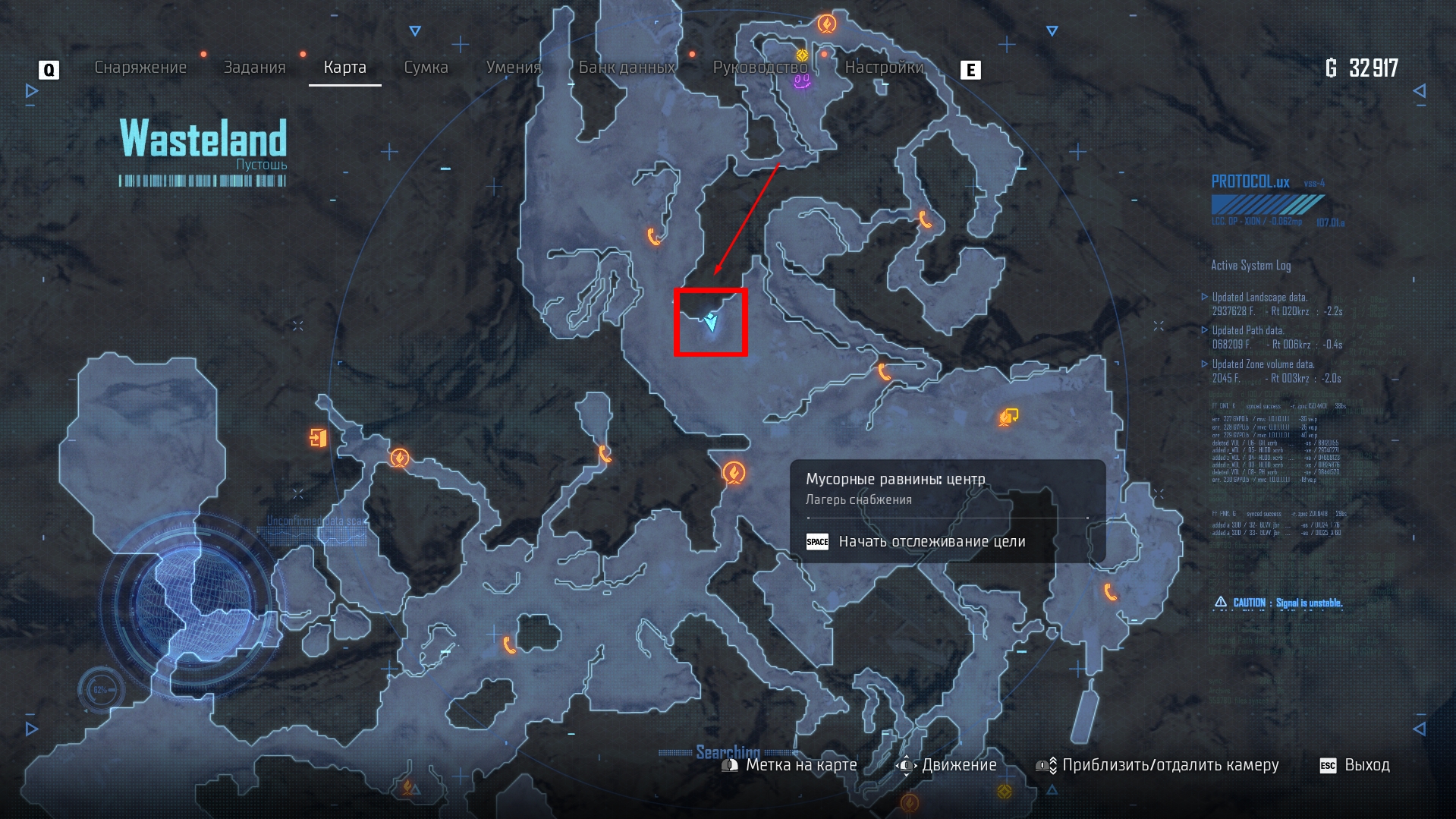Select the Мусорные равнины: центр camp marker
This screenshot has width=1456, height=819.
pyautogui.click(x=733, y=473)
